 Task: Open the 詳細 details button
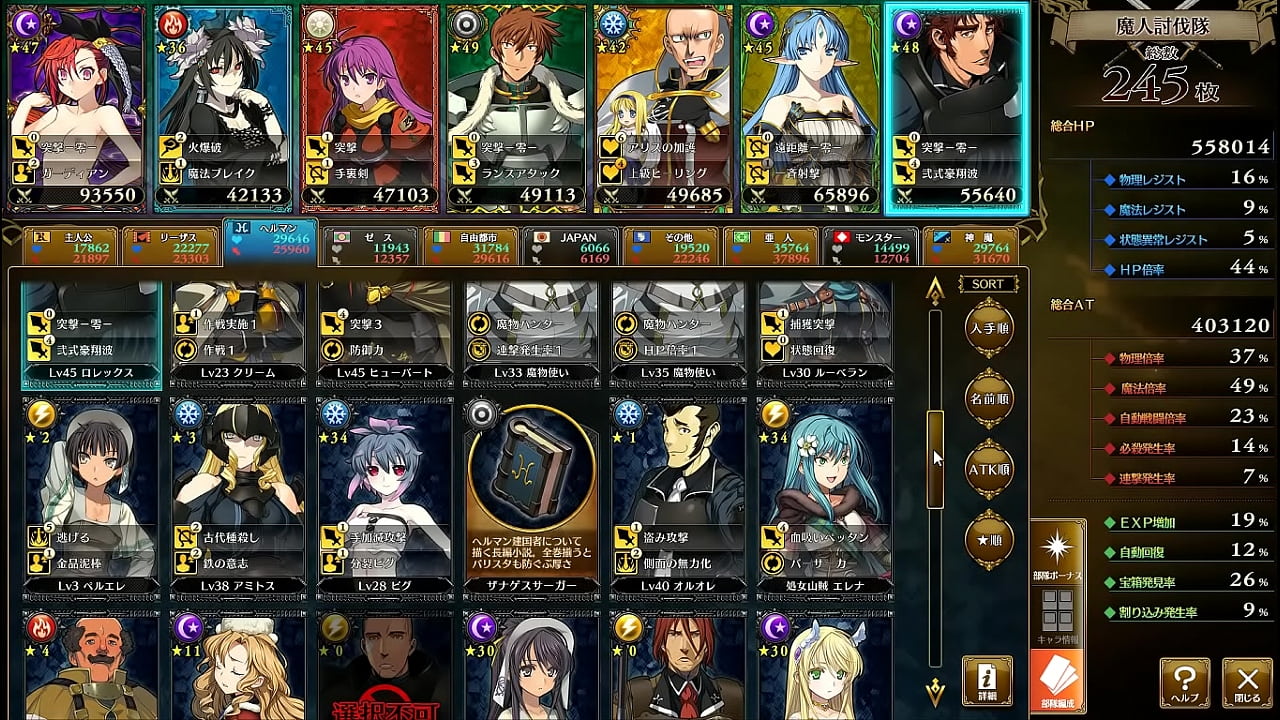click(987, 681)
